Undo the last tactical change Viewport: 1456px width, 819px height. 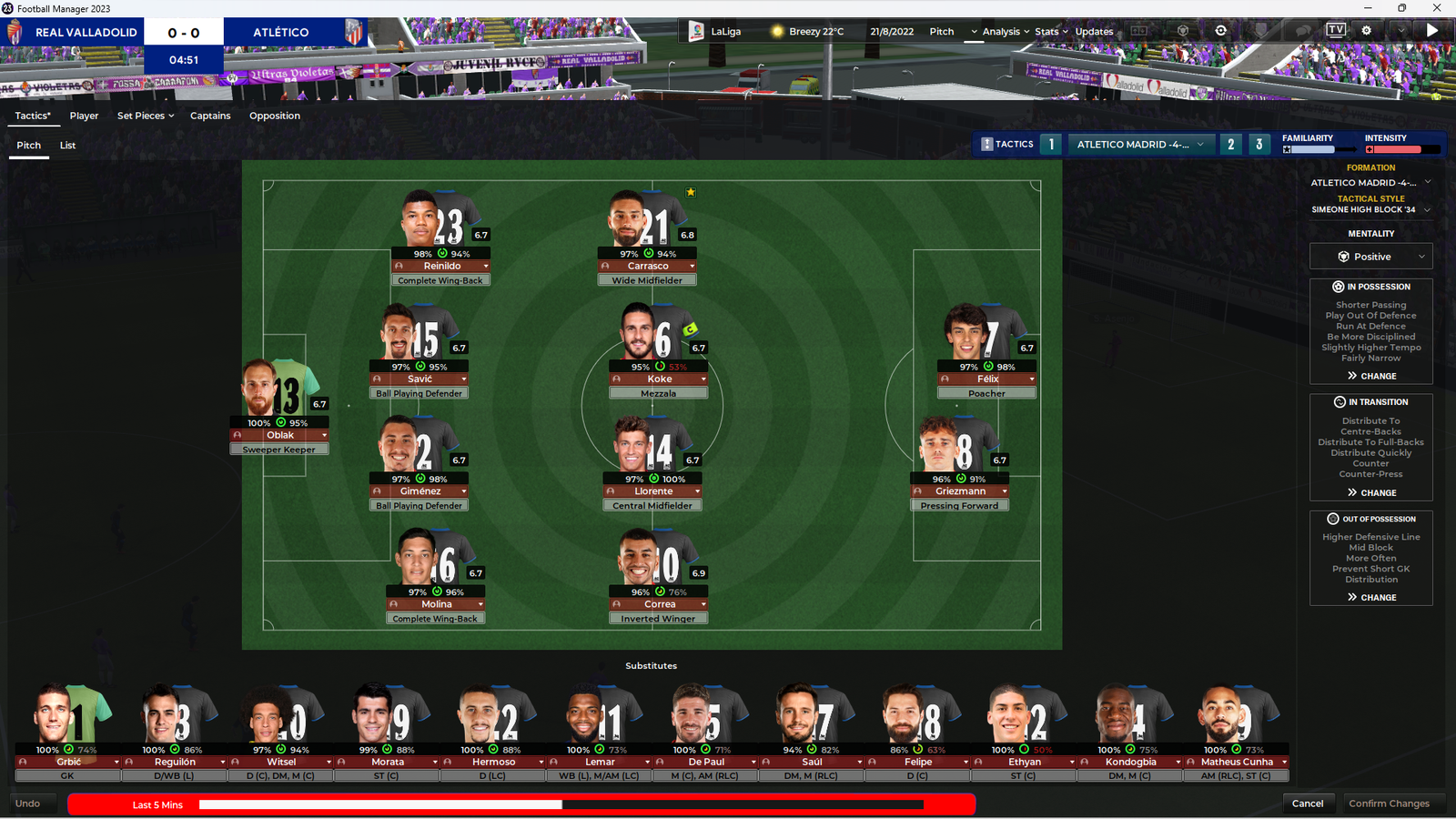[x=28, y=804]
